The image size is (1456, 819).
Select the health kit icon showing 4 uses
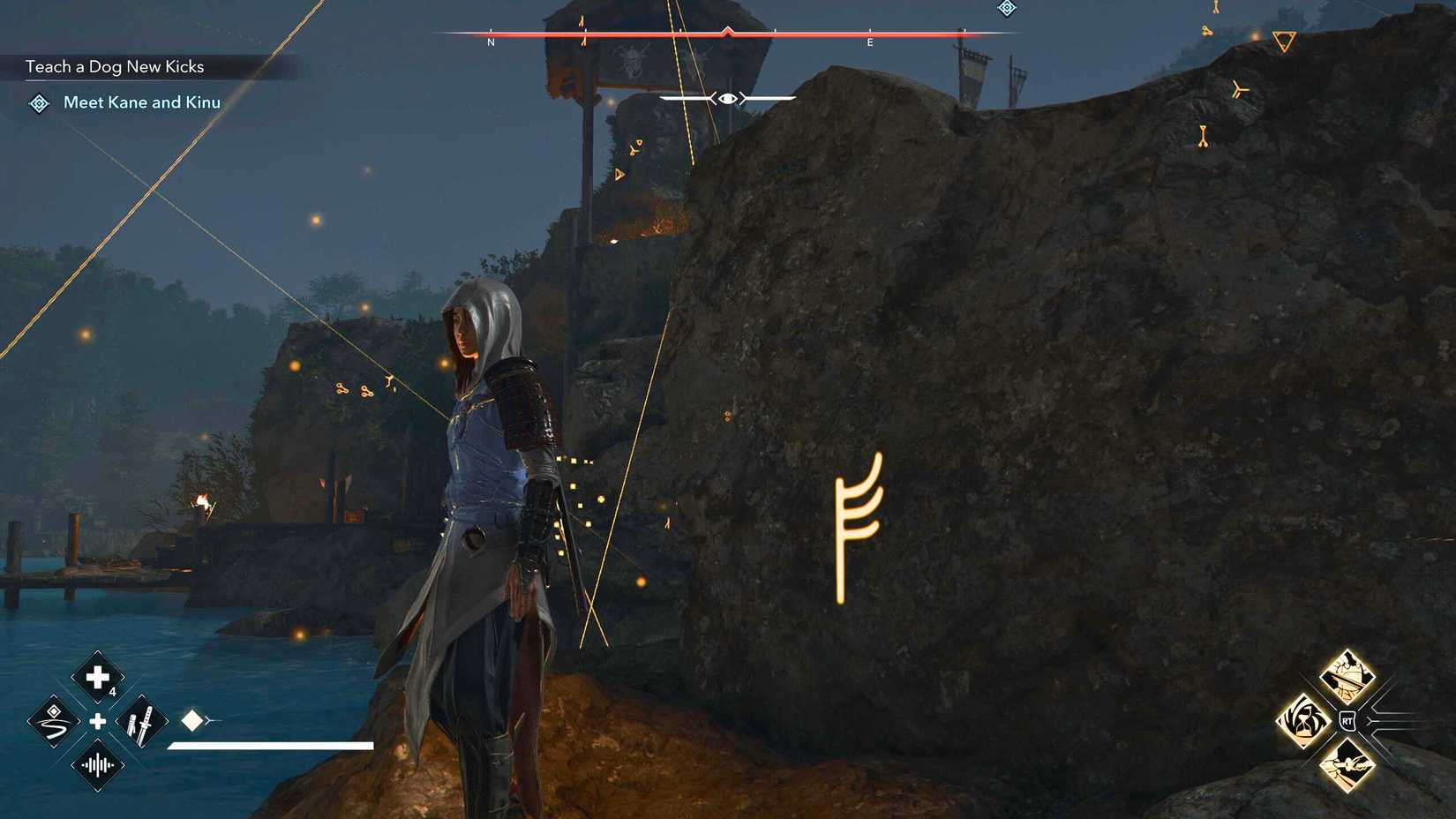click(x=97, y=676)
